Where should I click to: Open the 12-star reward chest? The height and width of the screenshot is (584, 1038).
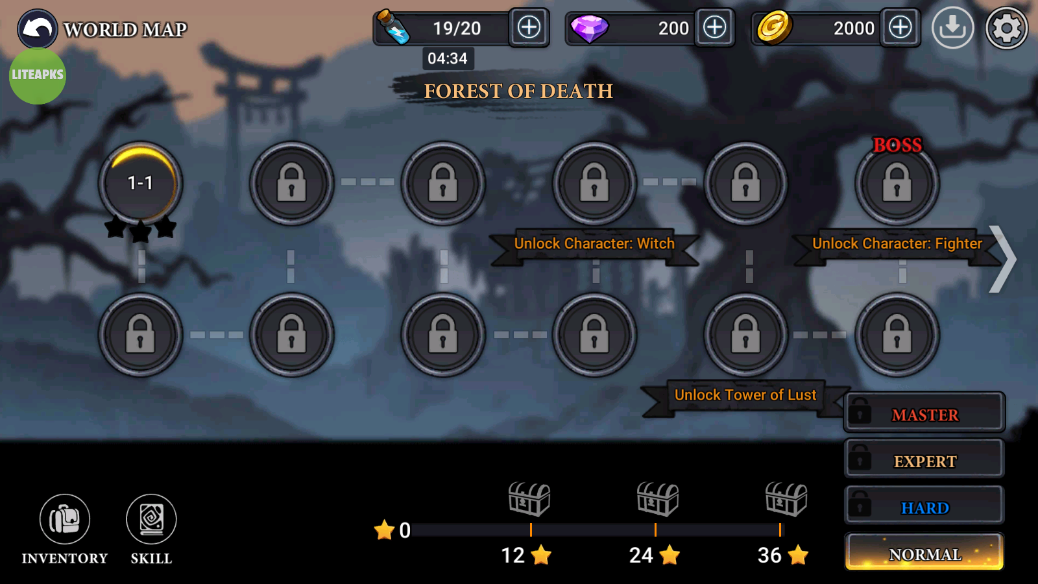[530, 498]
